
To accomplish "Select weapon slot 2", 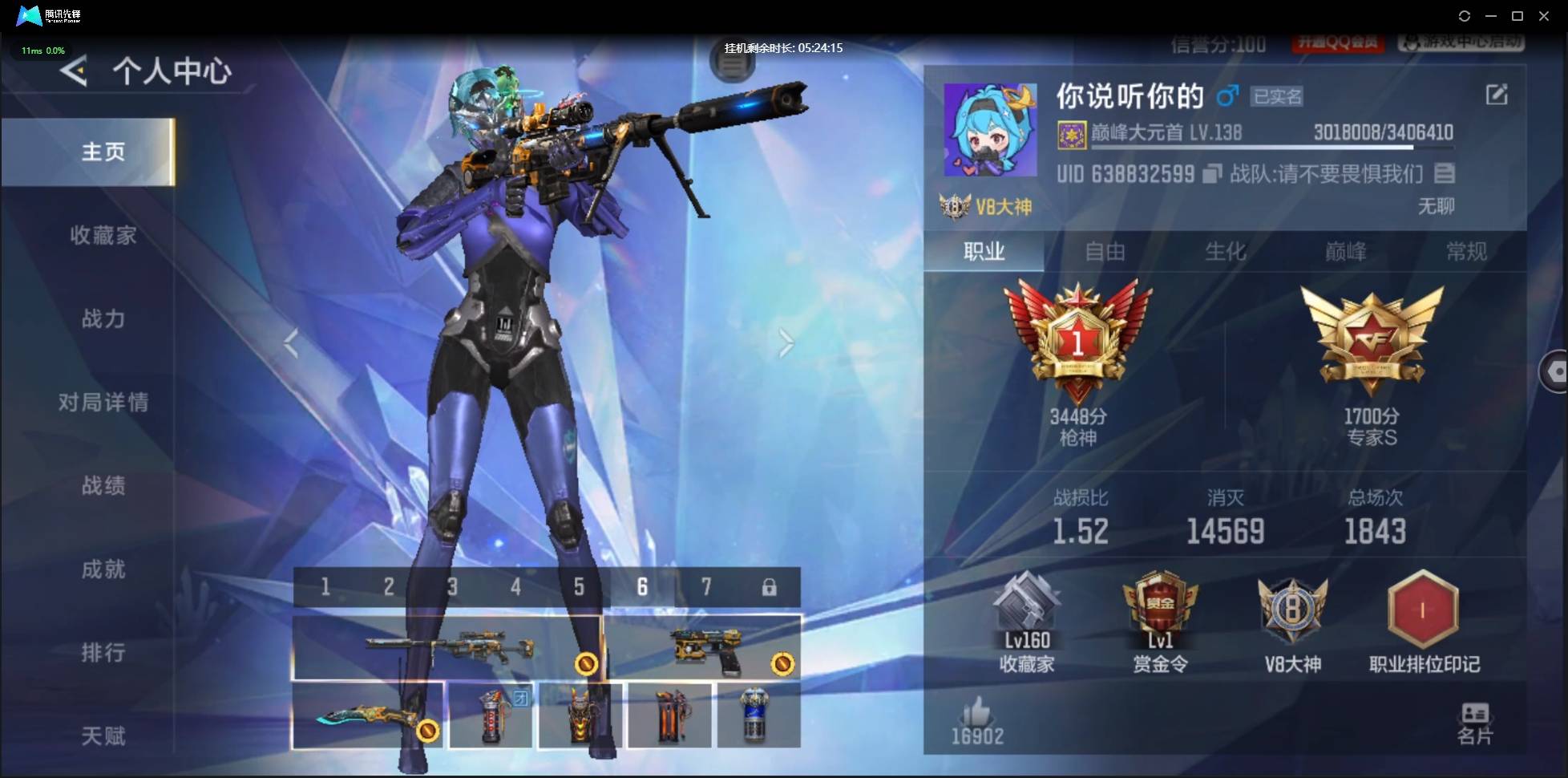I will point(389,587).
